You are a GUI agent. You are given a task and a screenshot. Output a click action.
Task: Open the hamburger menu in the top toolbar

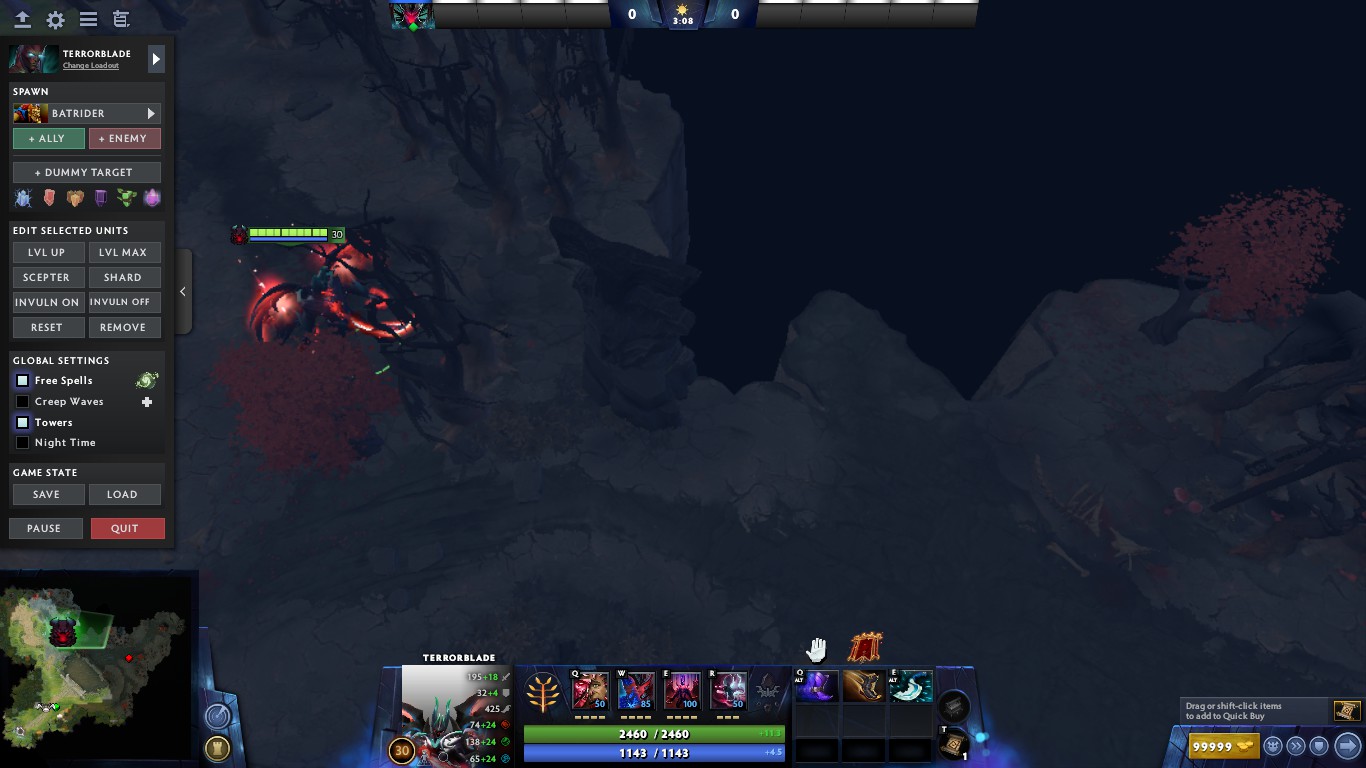coord(88,19)
